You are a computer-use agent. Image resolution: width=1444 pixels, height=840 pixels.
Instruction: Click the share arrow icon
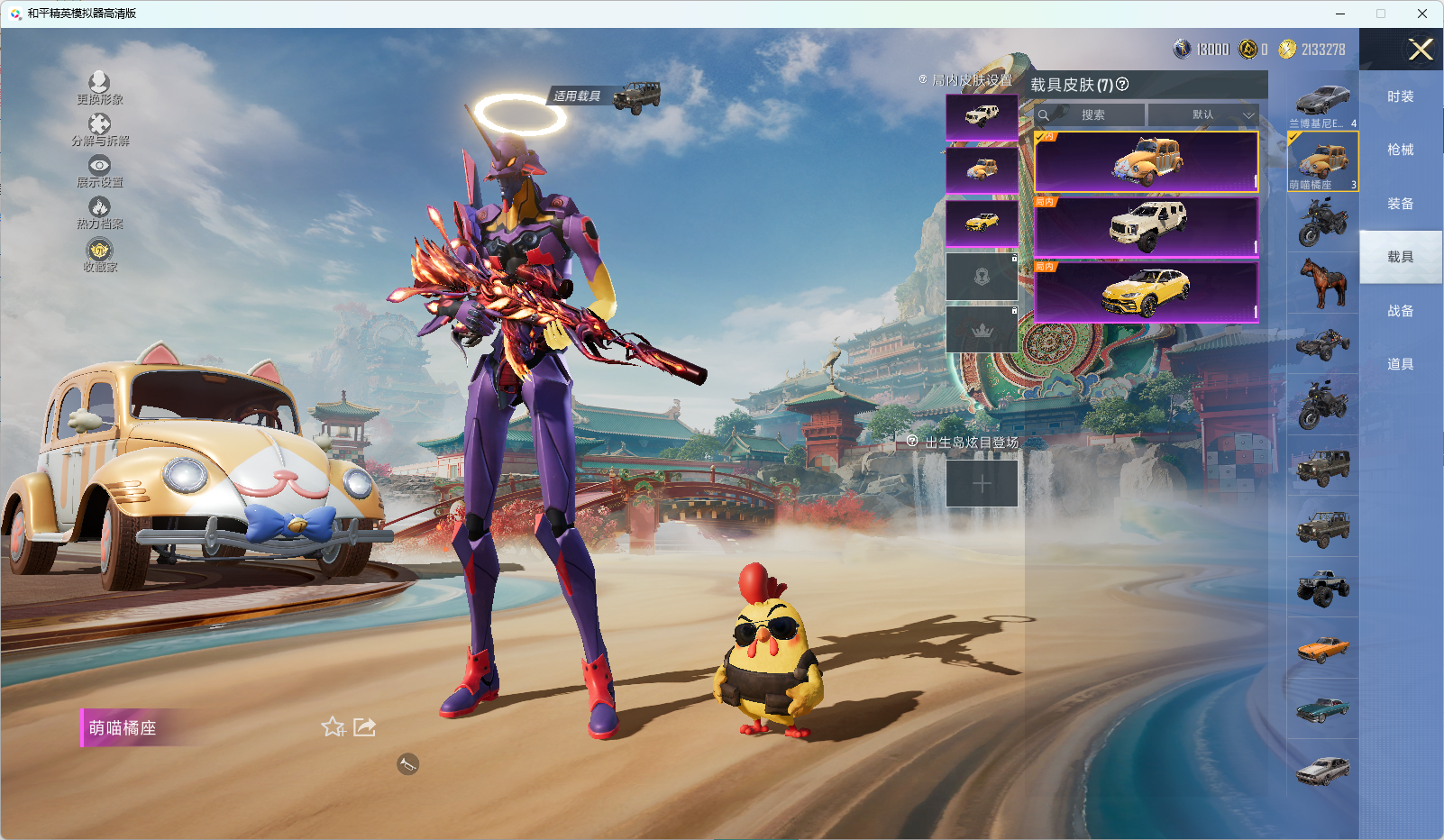click(364, 726)
